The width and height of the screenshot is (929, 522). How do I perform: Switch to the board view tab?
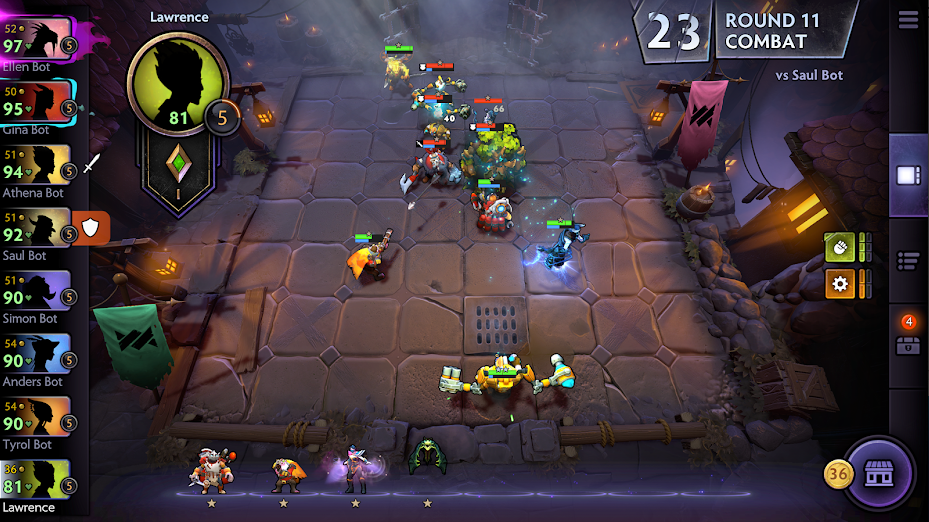(x=908, y=176)
